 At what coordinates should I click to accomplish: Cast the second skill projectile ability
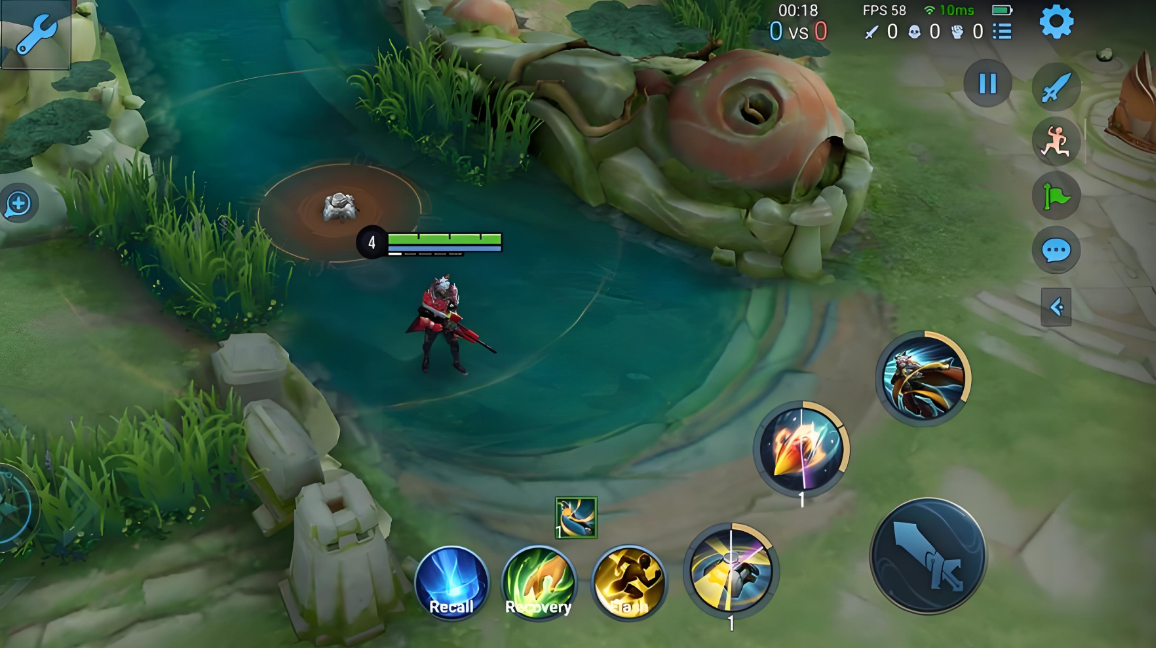(x=801, y=449)
